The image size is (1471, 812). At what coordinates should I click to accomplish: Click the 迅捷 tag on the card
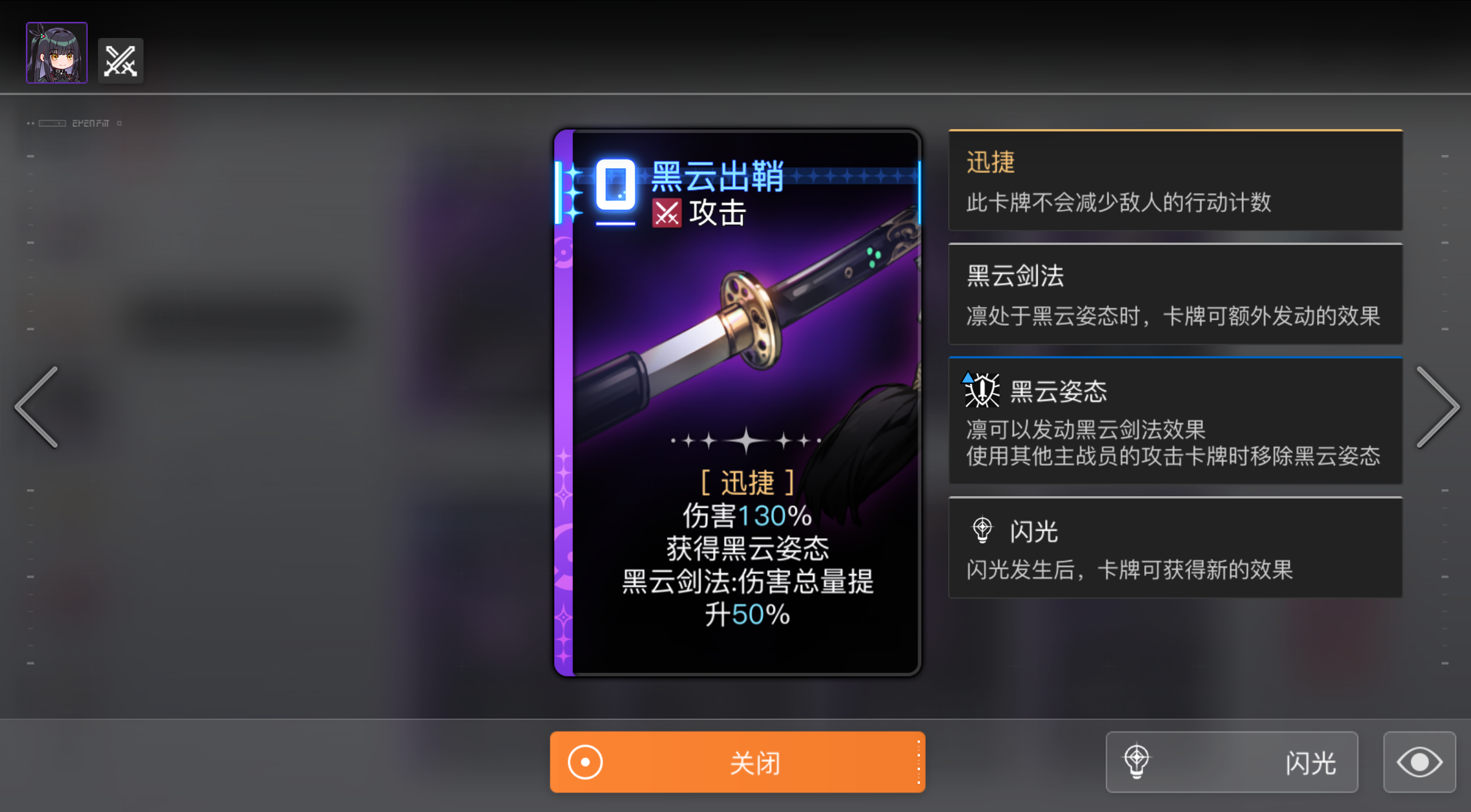[x=747, y=482]
